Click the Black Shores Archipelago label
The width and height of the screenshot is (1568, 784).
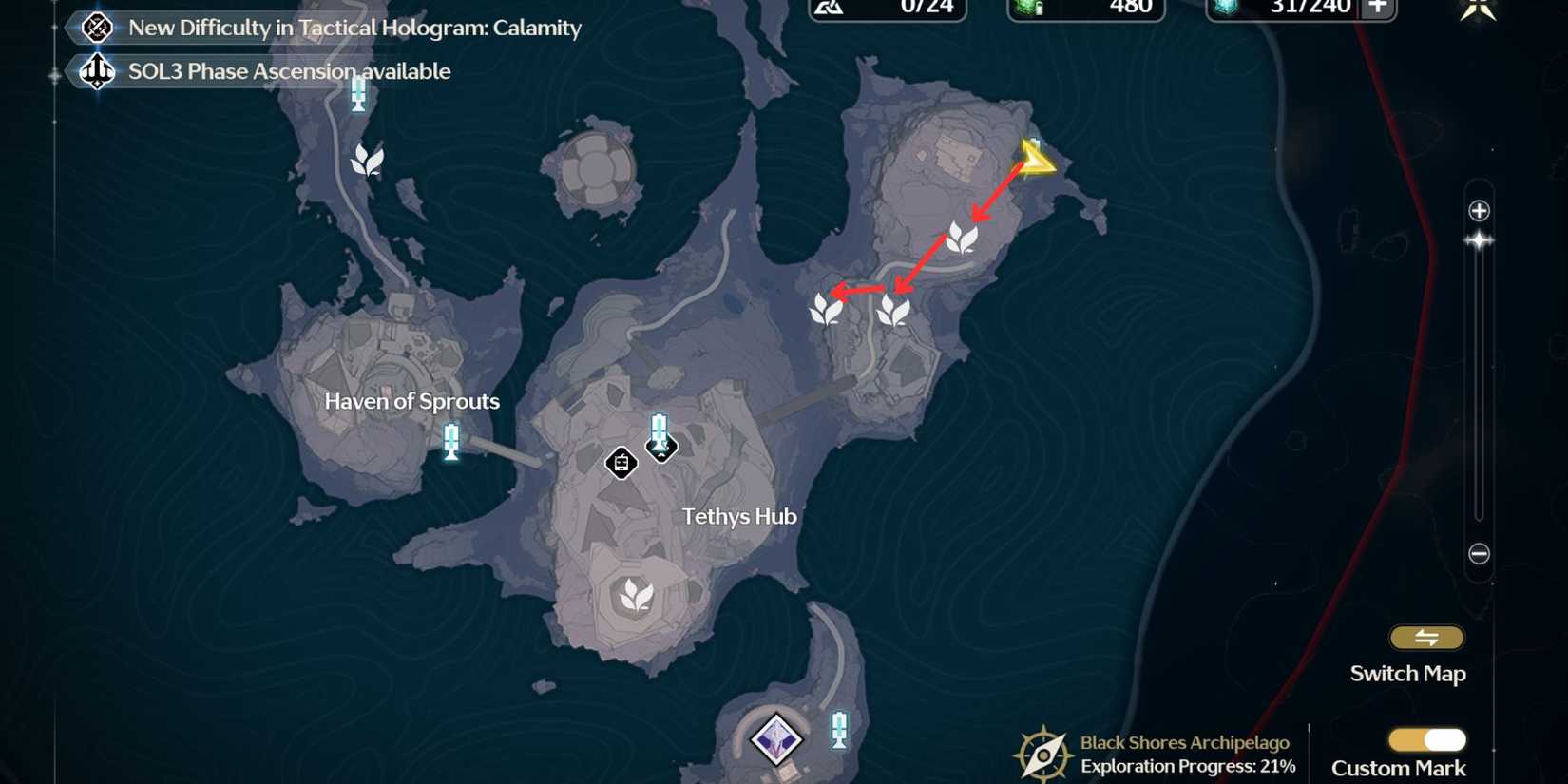pyautogui.click(x=1182, y=742)
